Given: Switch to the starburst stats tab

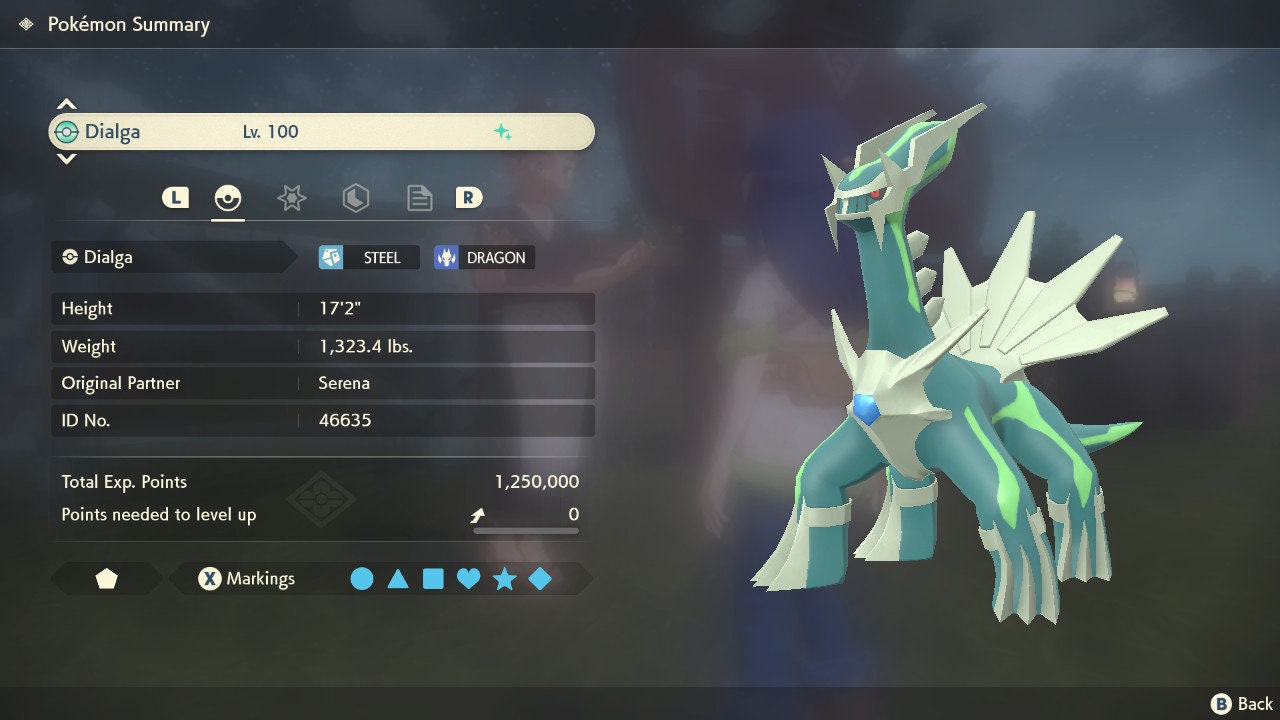Looking at the screenshot, I should 291,198.
